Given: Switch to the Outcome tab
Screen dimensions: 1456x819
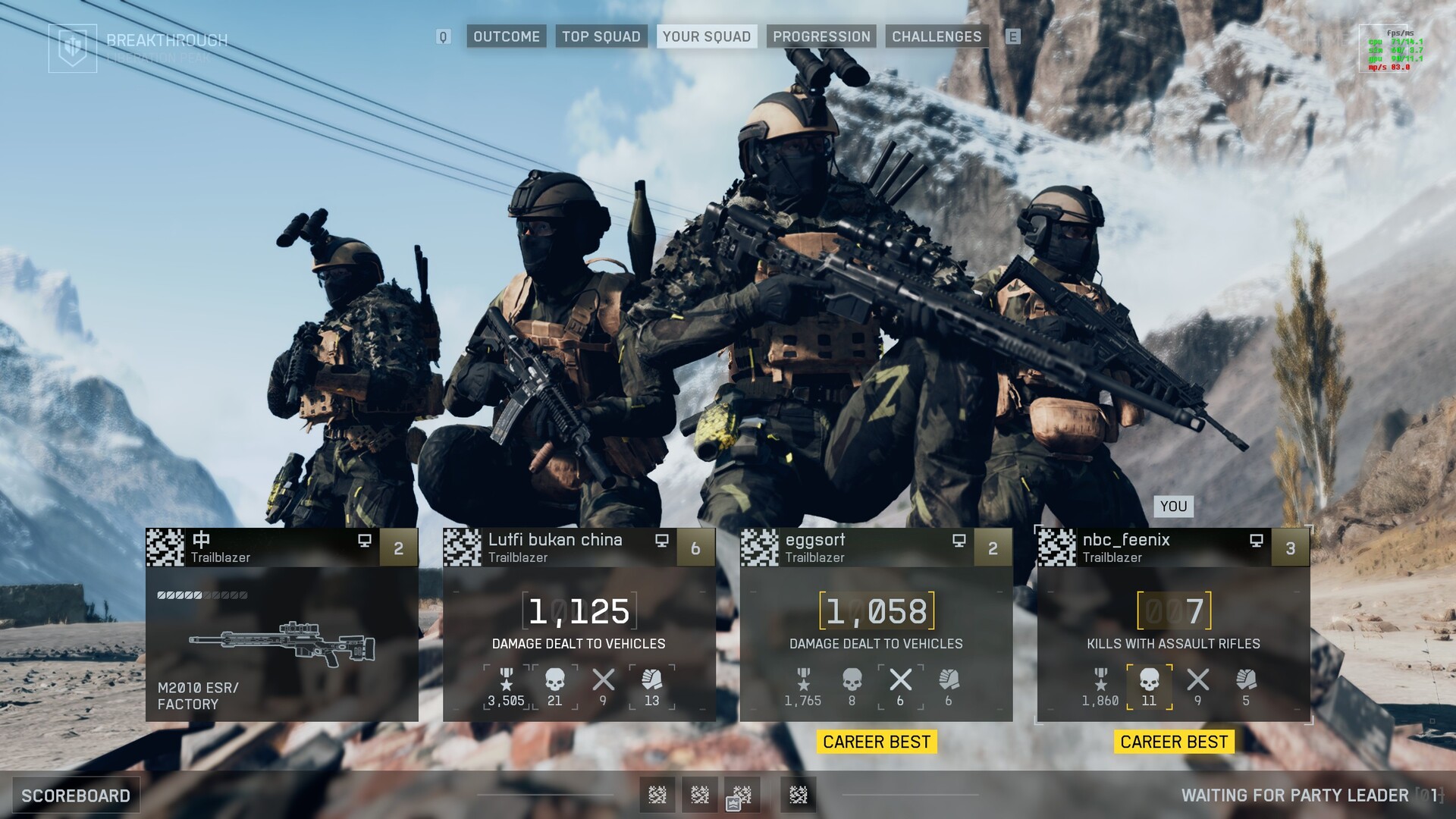Looking at the screenshot, I should coord(507,36).
